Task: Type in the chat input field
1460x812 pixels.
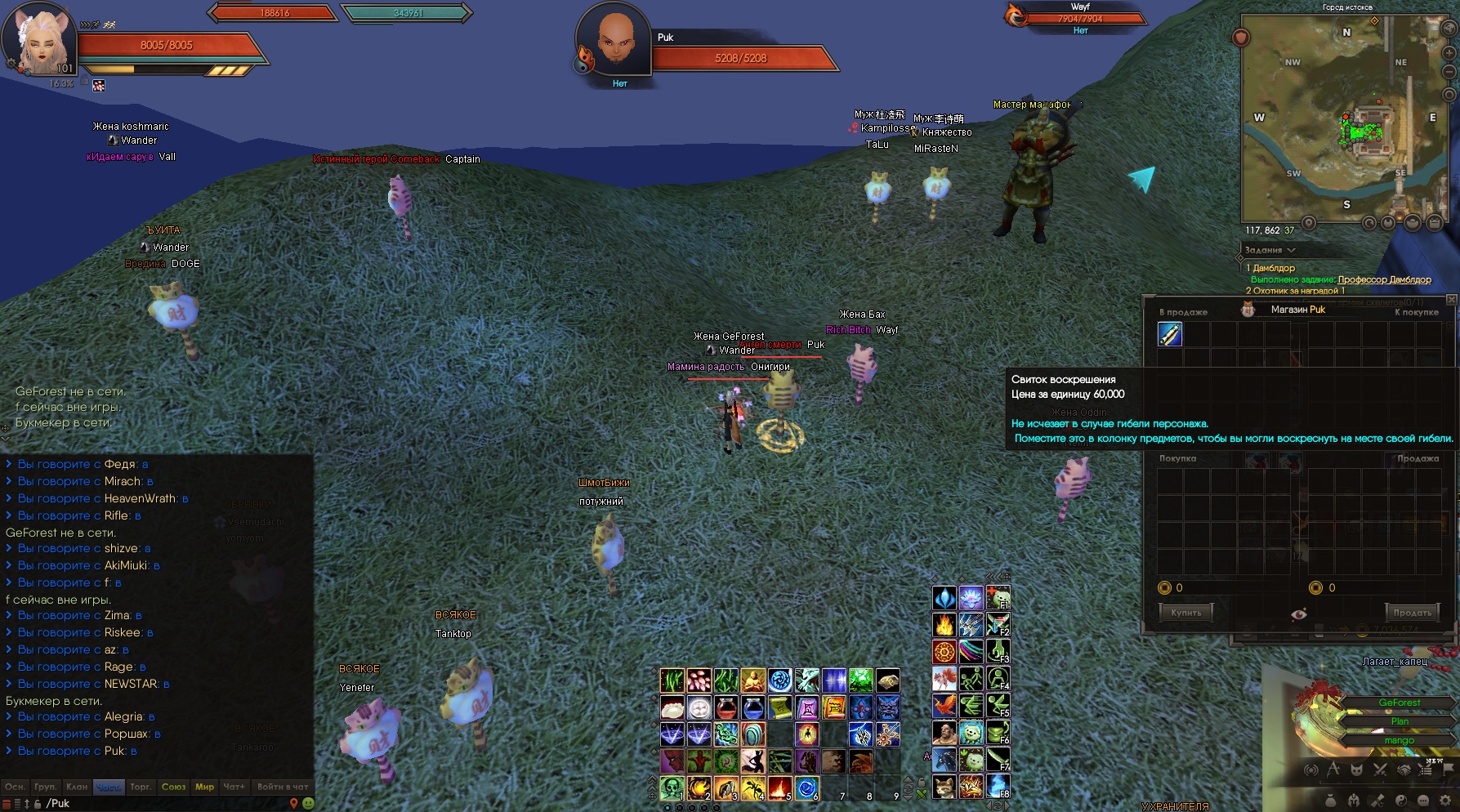Action: [163, 803]
